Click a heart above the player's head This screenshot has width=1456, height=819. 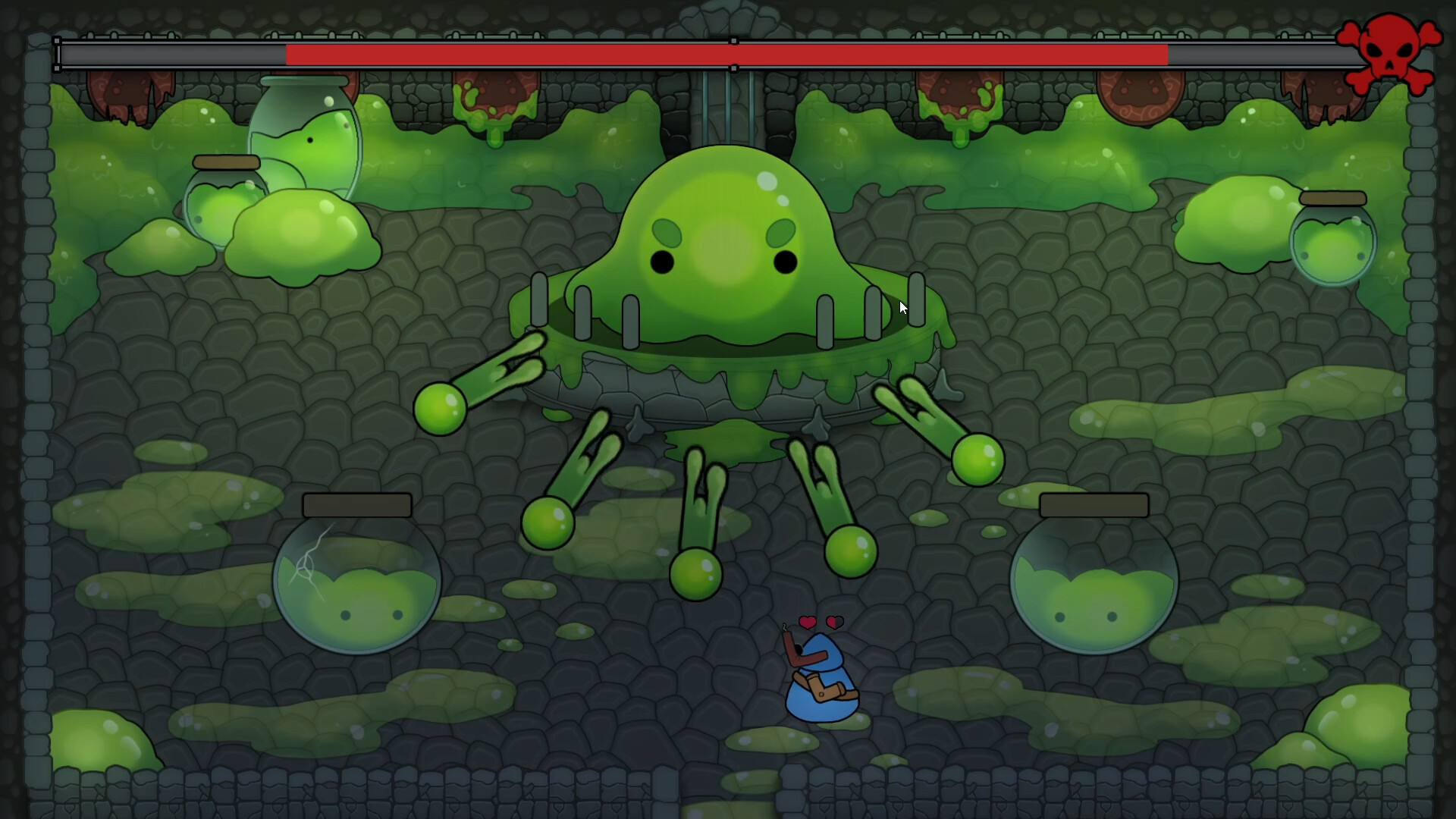click(x=809, y=622)
